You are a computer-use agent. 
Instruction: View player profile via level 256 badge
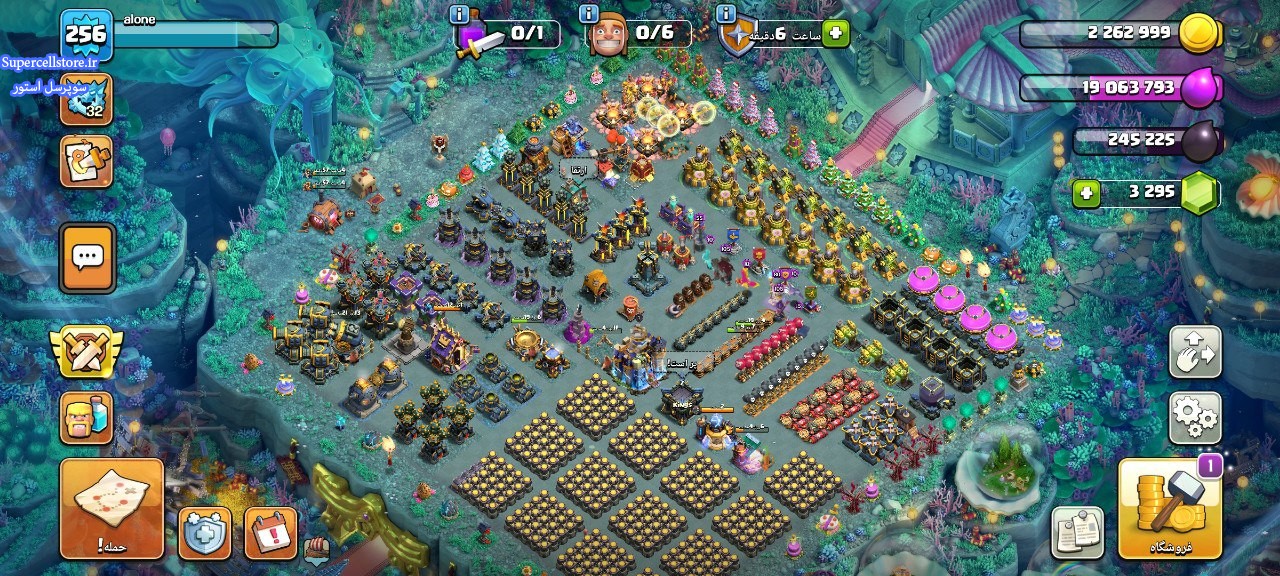click(x=86, y=35)
